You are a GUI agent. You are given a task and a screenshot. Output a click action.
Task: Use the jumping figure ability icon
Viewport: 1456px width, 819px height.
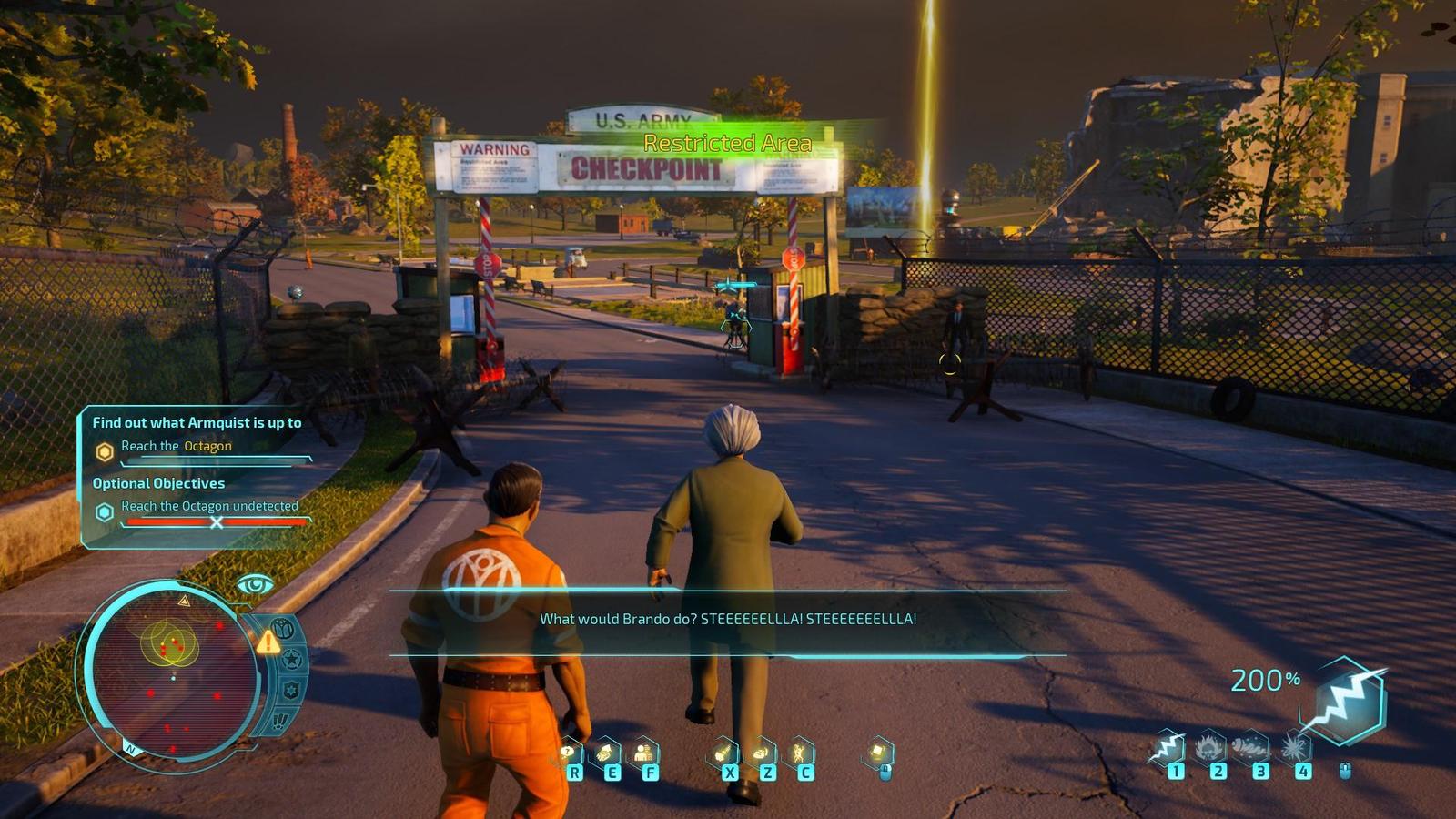tap(800, 753)
